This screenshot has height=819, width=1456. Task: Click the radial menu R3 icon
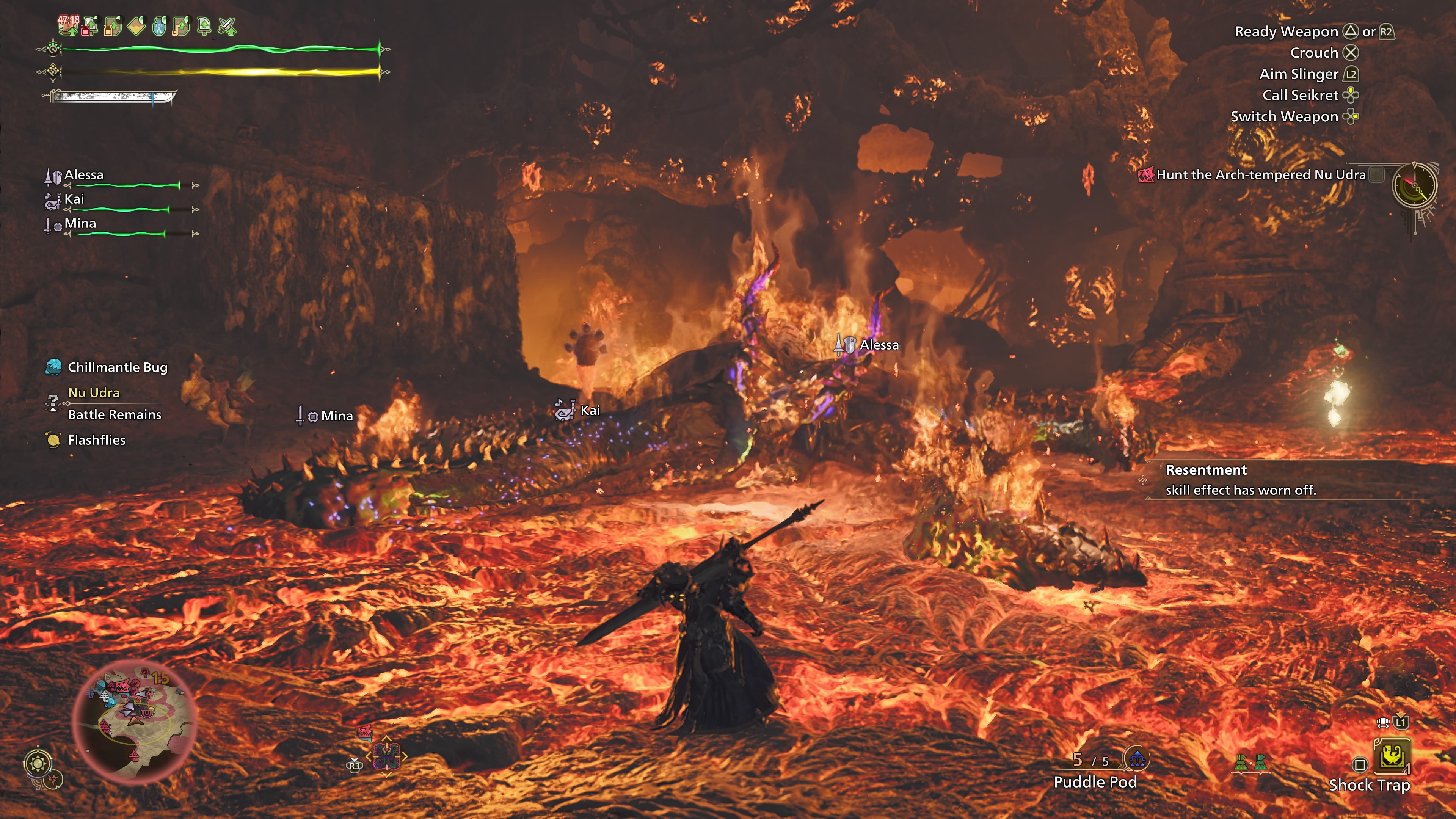[x=355, y=767]
